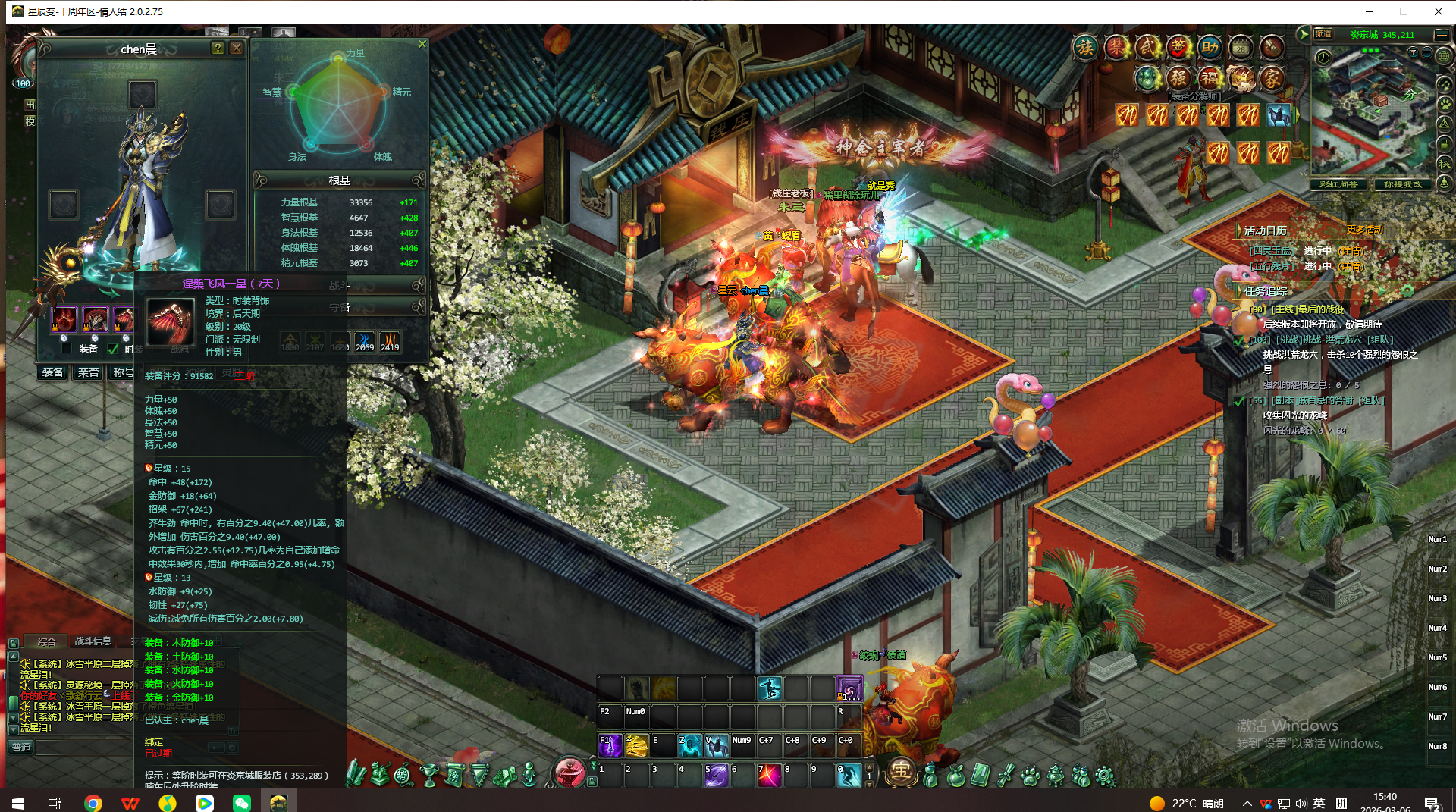Open the 荣誉 honor tab
Viewport: 1456px width, 812px height.
[88, 372]
